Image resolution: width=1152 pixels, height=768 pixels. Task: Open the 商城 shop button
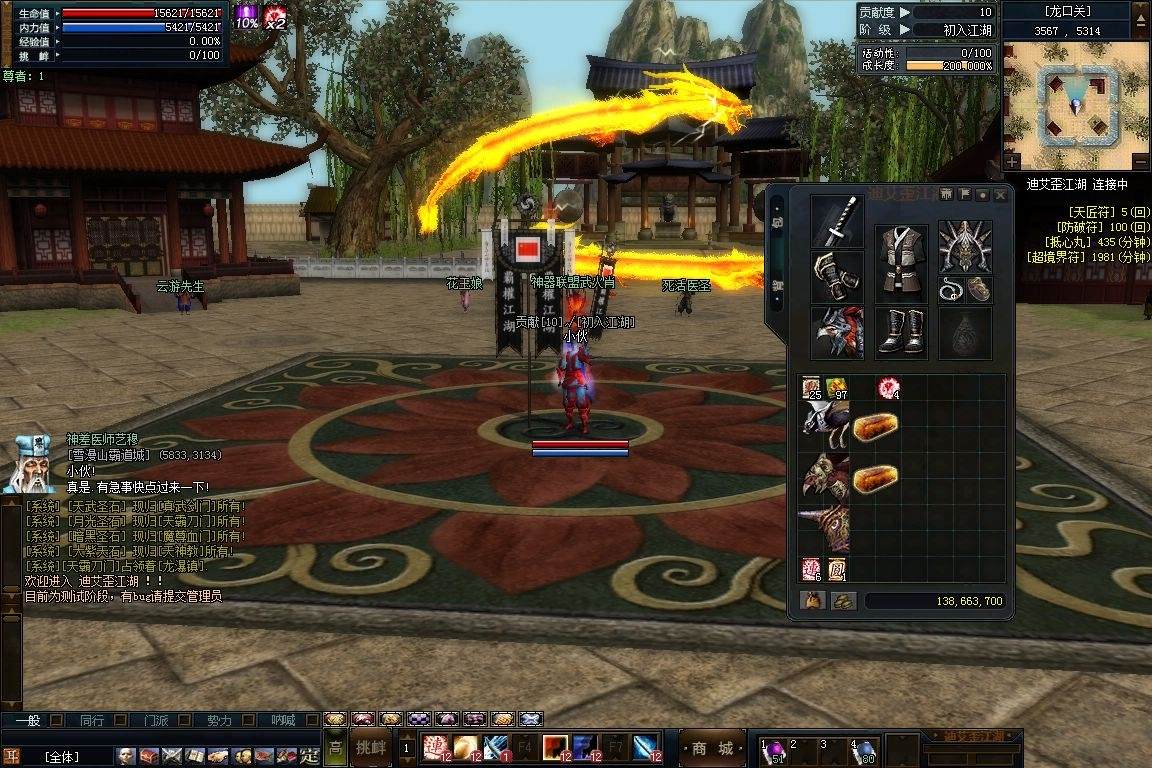click(712, 748)
